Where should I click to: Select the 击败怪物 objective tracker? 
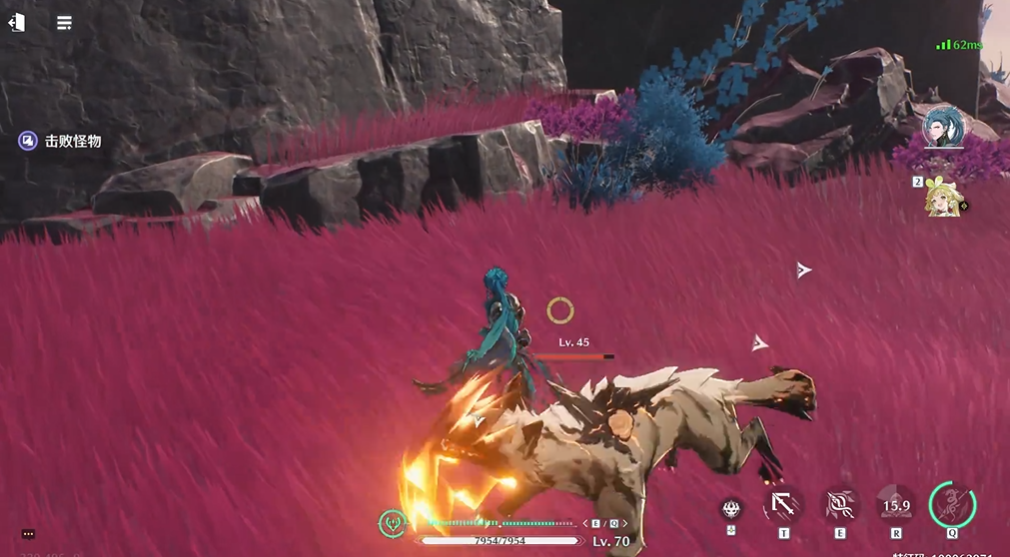coord(61,141)
